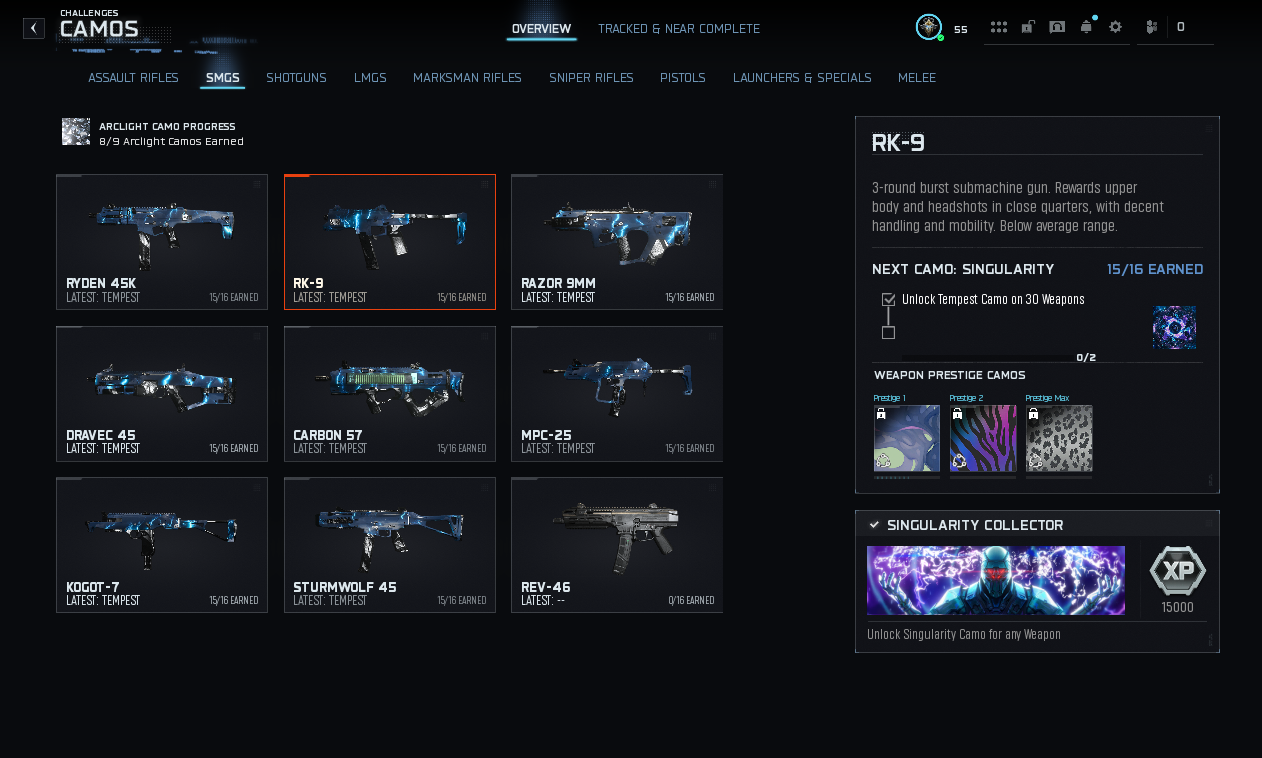Switch to Tracked & Near Complete tab
The image size is (1262, 758).
[678, 29]
